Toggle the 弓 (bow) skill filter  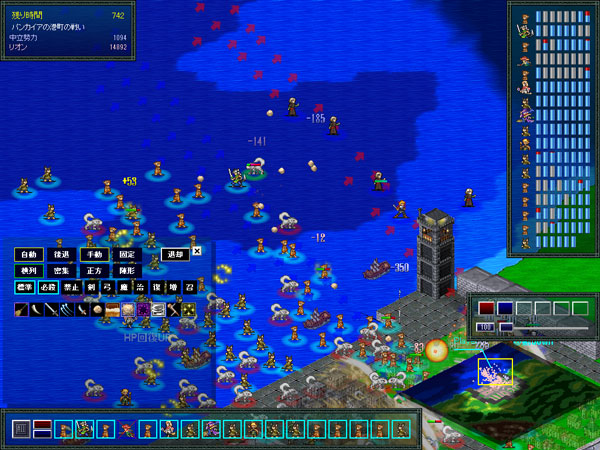[x=105, y=287]
